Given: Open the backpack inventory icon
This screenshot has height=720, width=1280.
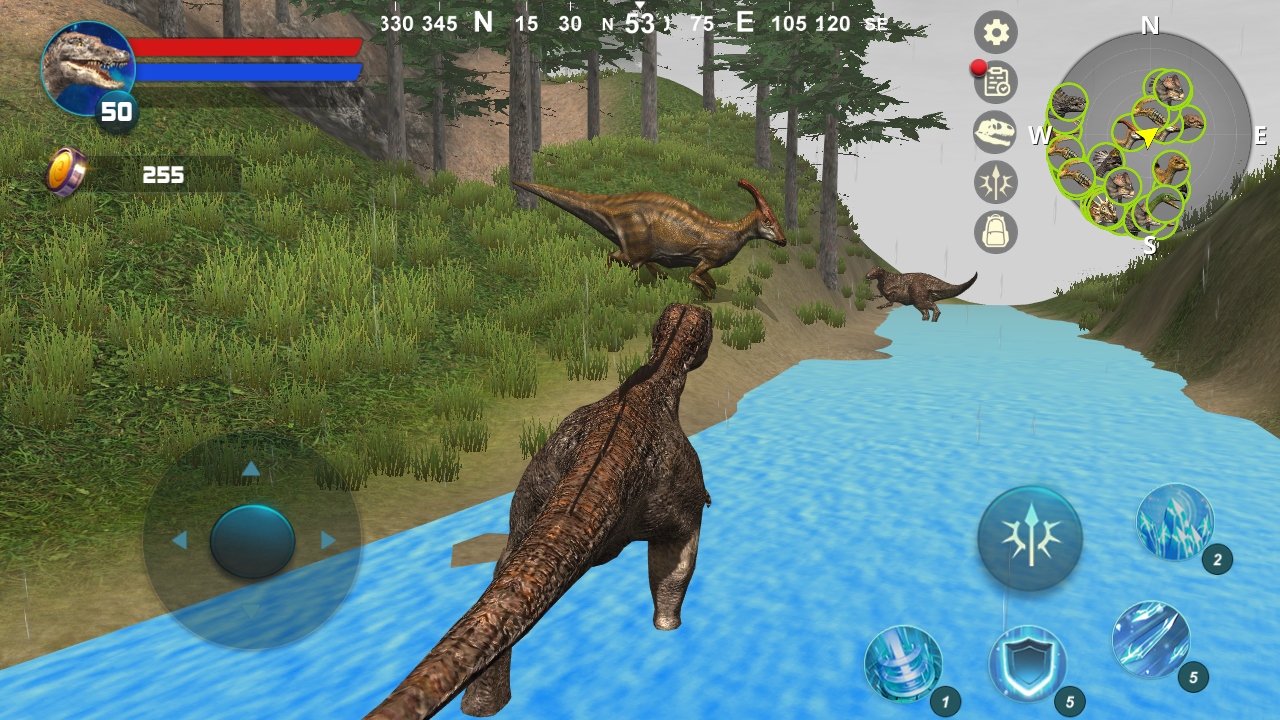Looking at the screenshot, I should coord(995,232).
